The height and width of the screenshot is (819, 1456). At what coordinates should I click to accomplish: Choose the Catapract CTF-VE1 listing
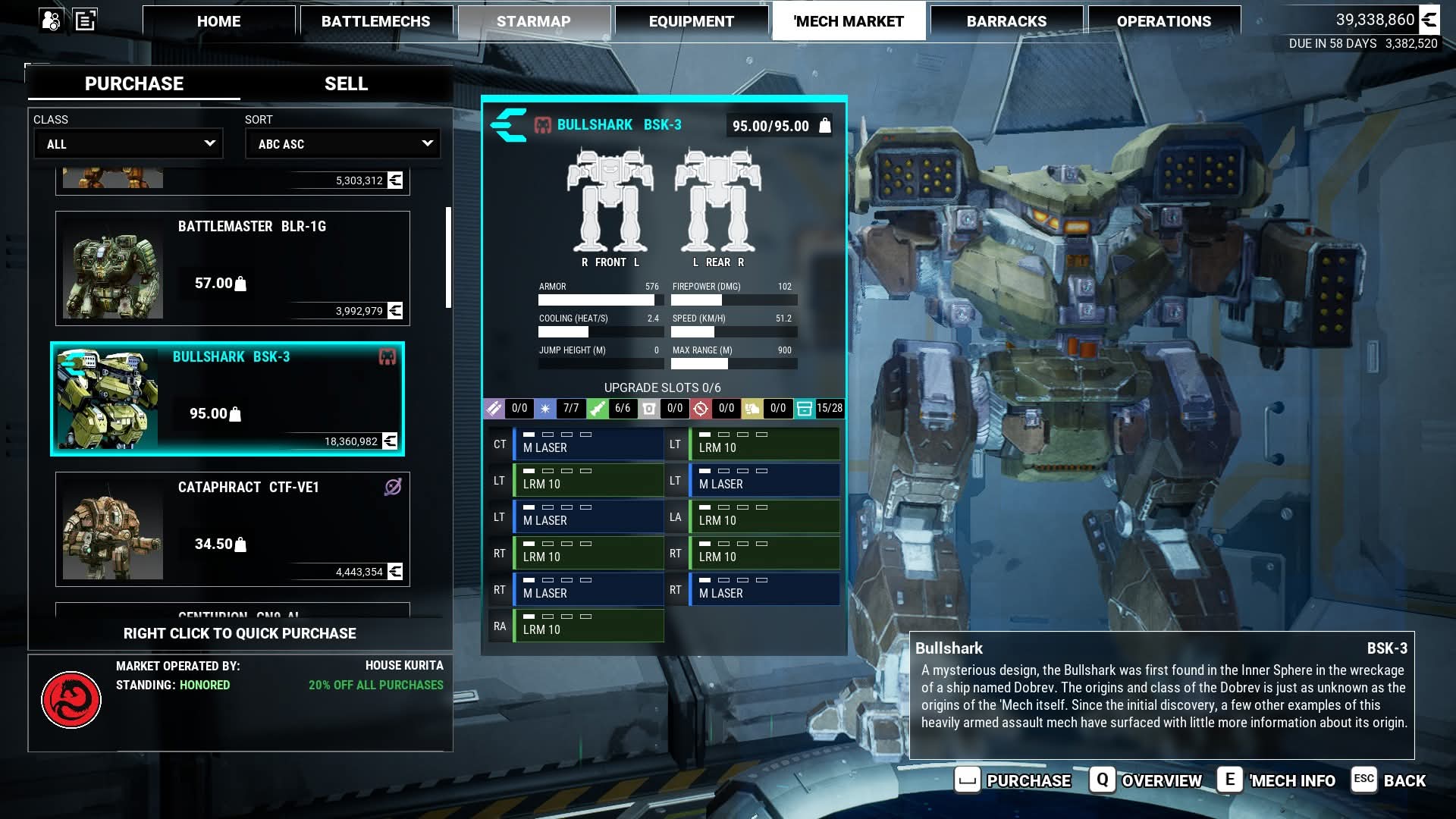(233, 529)
